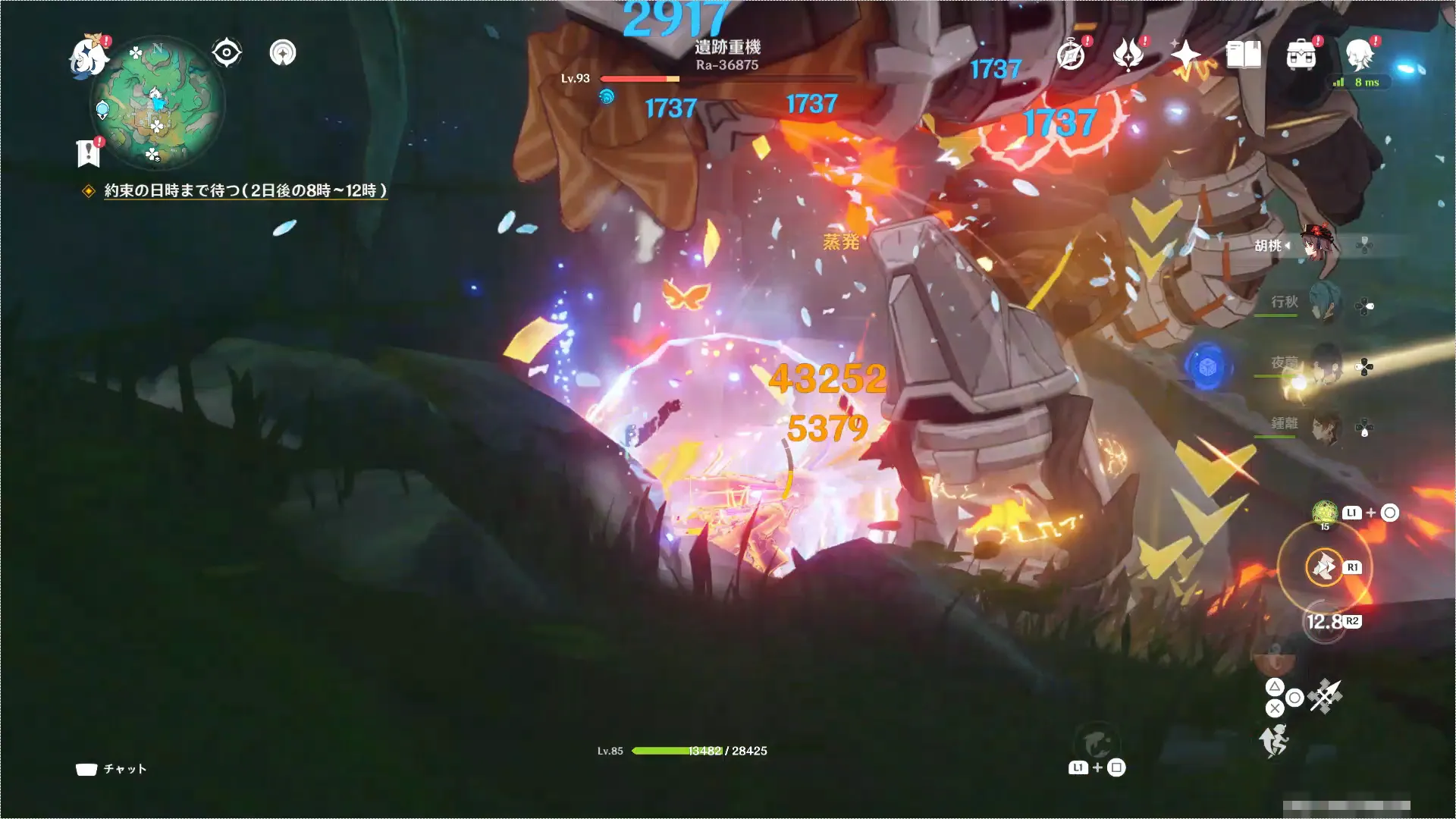Image resolution: width=1456 pixels, height=819 pixels.
Task: Open the チャット chat box
Action: tap(111, 769)
